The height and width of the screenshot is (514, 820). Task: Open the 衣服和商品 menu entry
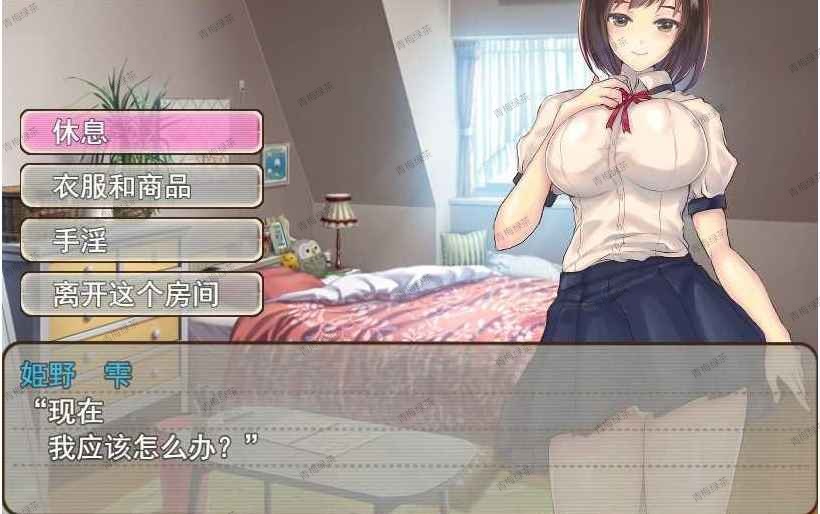pyautogui.click(x=141, y=186)
